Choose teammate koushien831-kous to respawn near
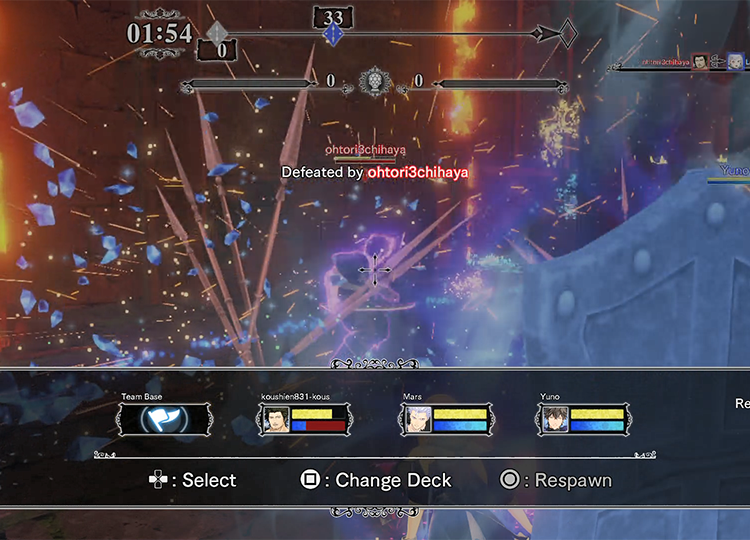 [x=304, y=420]
